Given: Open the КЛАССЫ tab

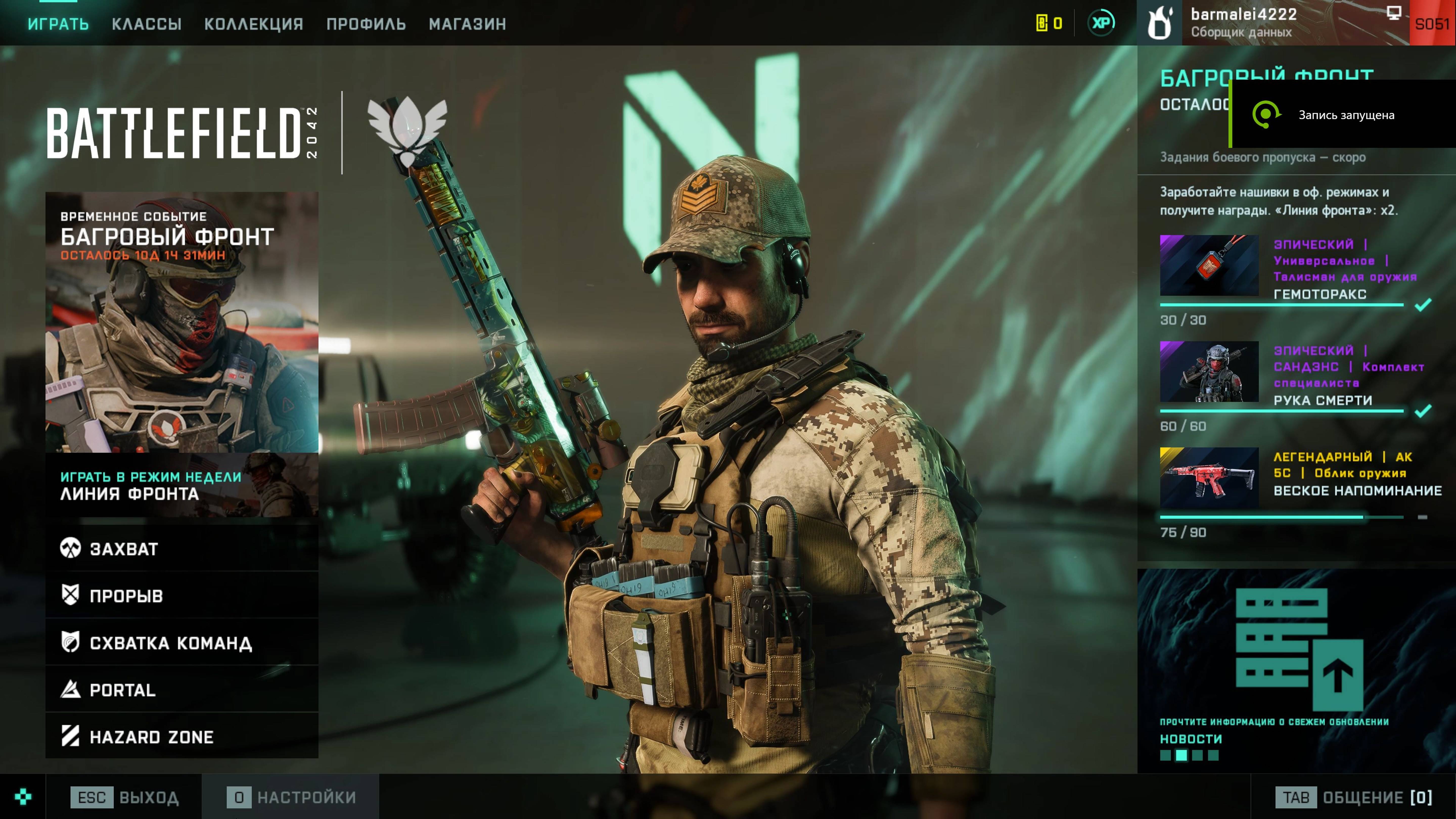Looking at the screenshot, I should (x=146, y=24).
